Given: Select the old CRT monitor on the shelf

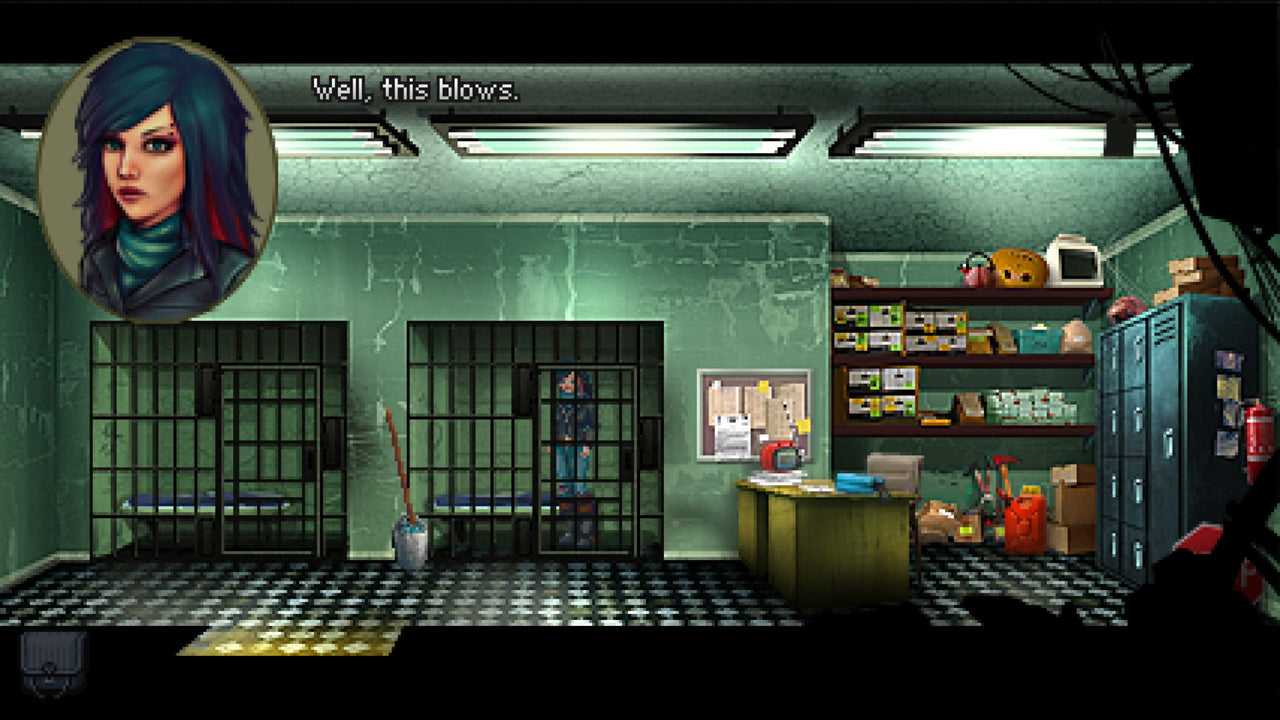Looking at the screenshot, I should click(1073, 262).
